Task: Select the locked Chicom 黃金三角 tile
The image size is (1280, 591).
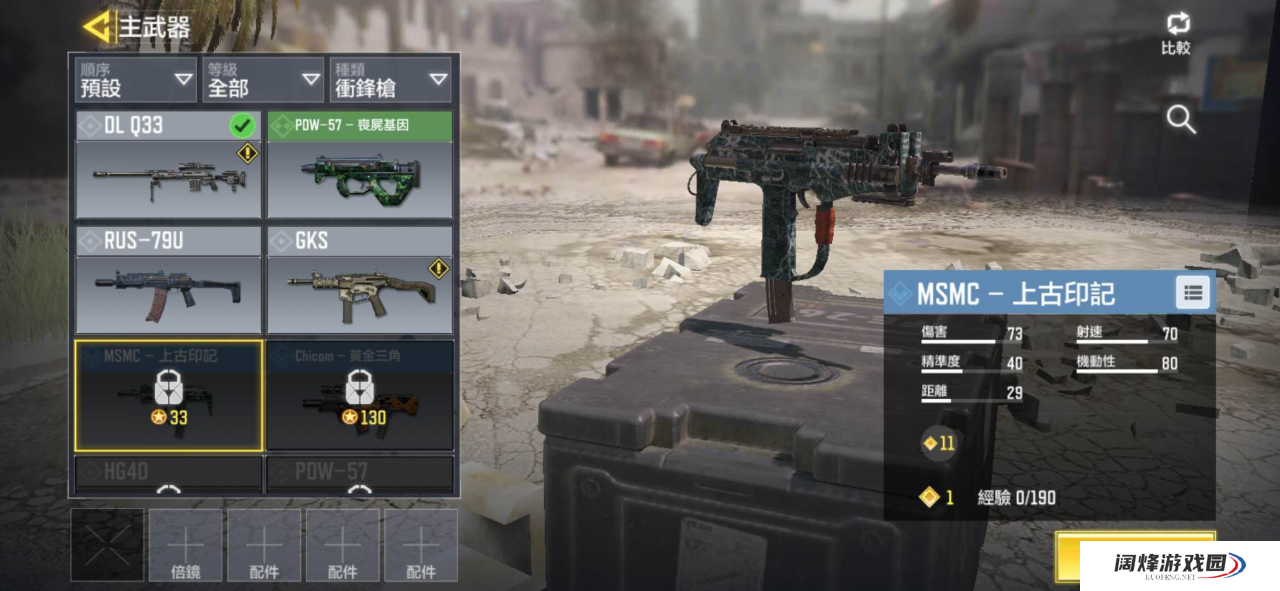Action: [x=360, y=395]
